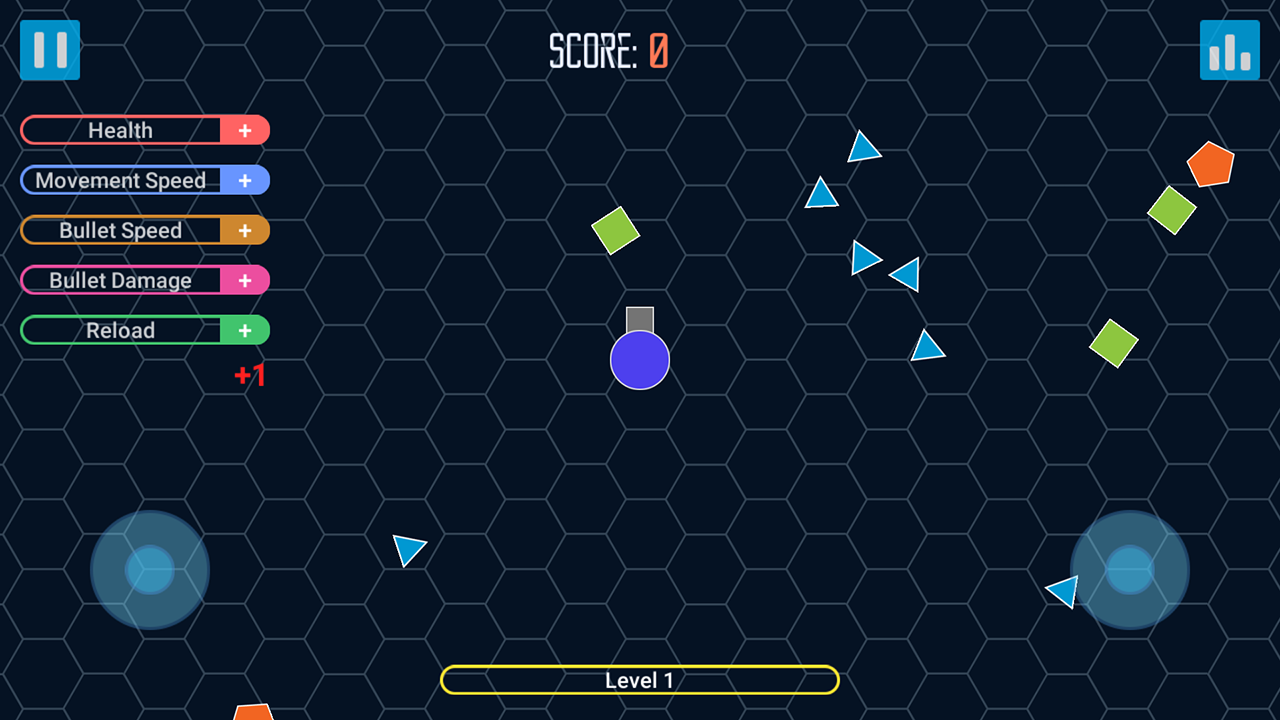Tap the right aiming joystick
Image resolution: width=1280 pixels, height=720 pixels.
(x=1129, y=568)
